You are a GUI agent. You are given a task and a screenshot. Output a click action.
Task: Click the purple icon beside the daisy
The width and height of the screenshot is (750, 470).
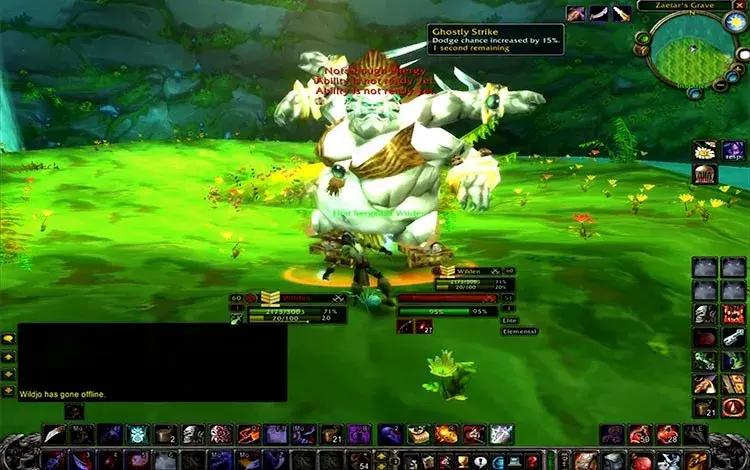point(733,151)
